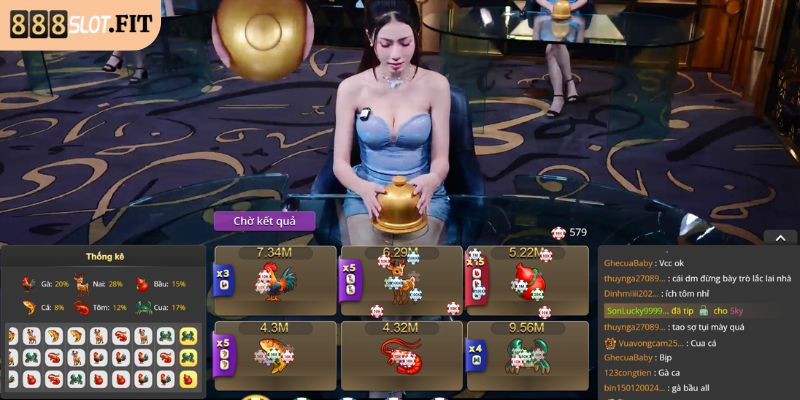
Task: Click the purple 'Chờ kết quả' button
Action: 264,220
